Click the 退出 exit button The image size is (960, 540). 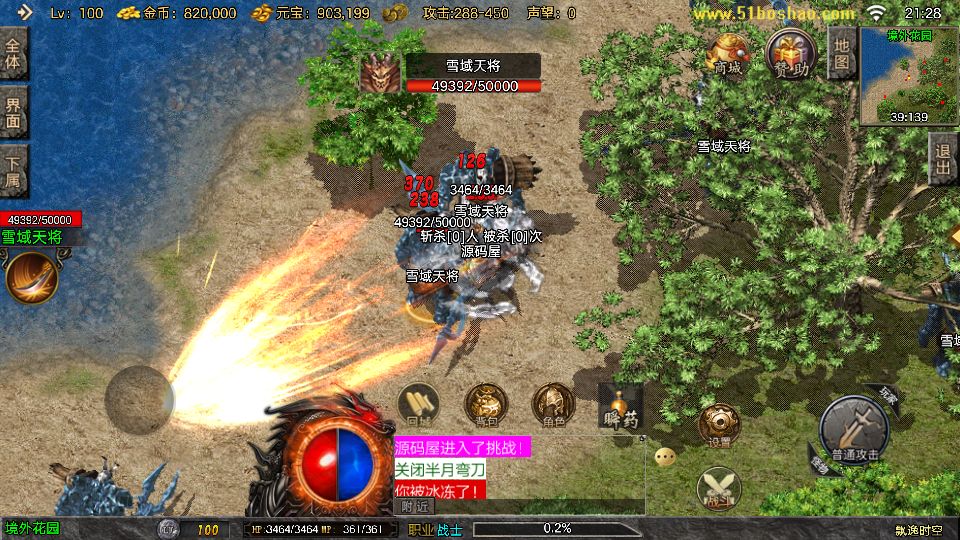[x=941, y=160]
